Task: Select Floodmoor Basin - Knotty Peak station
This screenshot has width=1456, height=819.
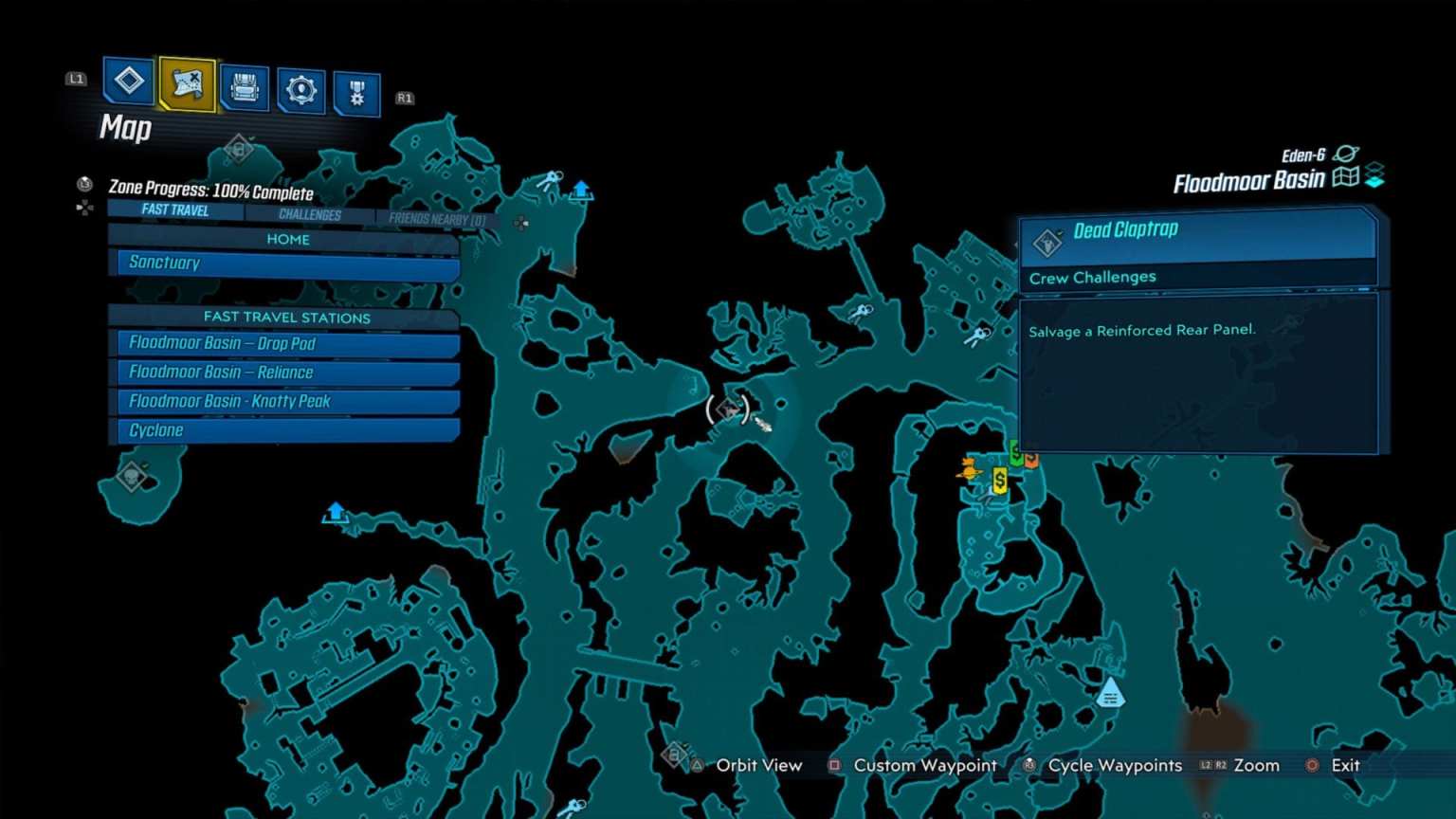Action: (x=284, y=401)
